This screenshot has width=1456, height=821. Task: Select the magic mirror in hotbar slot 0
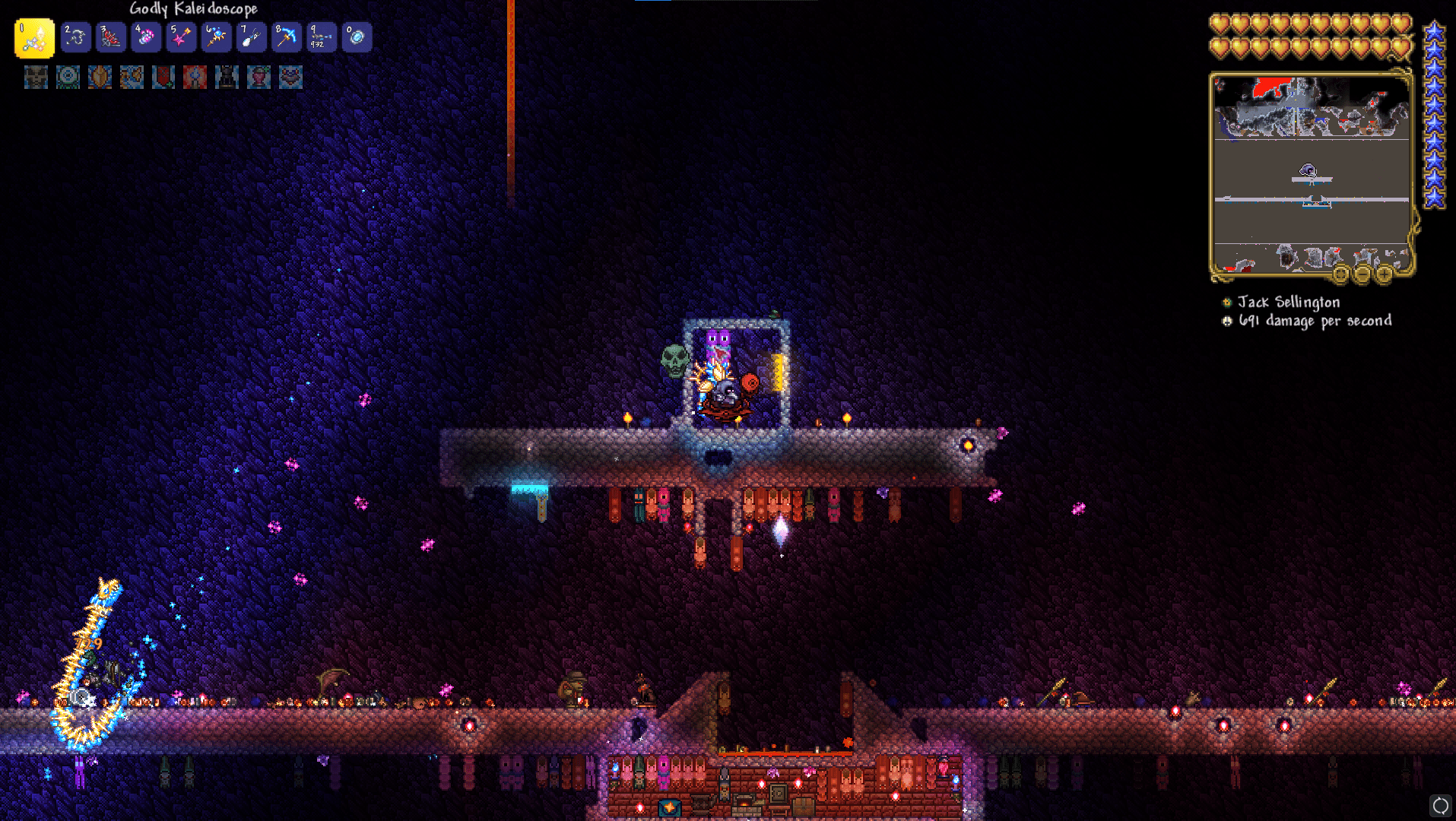357,37
